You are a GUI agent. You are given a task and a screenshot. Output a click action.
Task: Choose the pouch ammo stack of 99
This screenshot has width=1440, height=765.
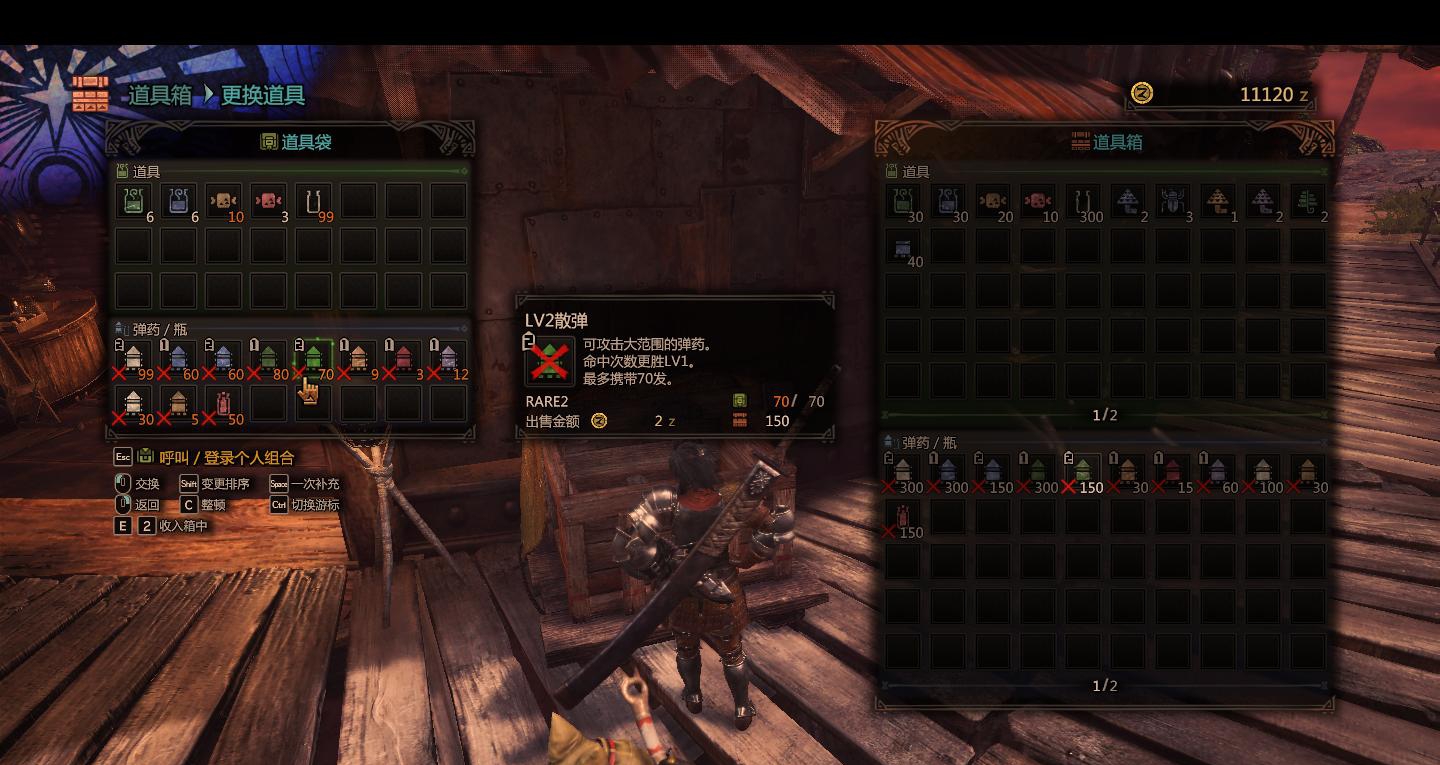coord(134,357)
